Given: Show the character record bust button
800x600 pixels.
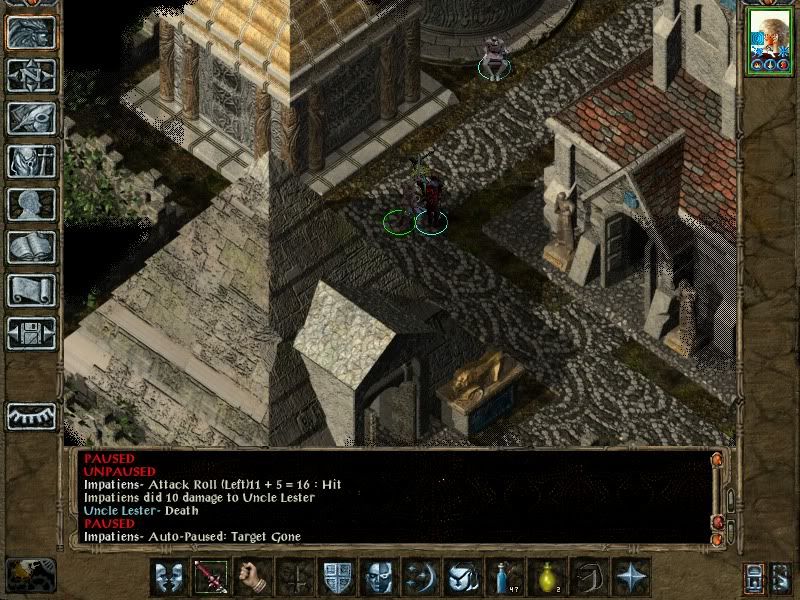Looking at the screenshot, I should [x=32, y=204].
